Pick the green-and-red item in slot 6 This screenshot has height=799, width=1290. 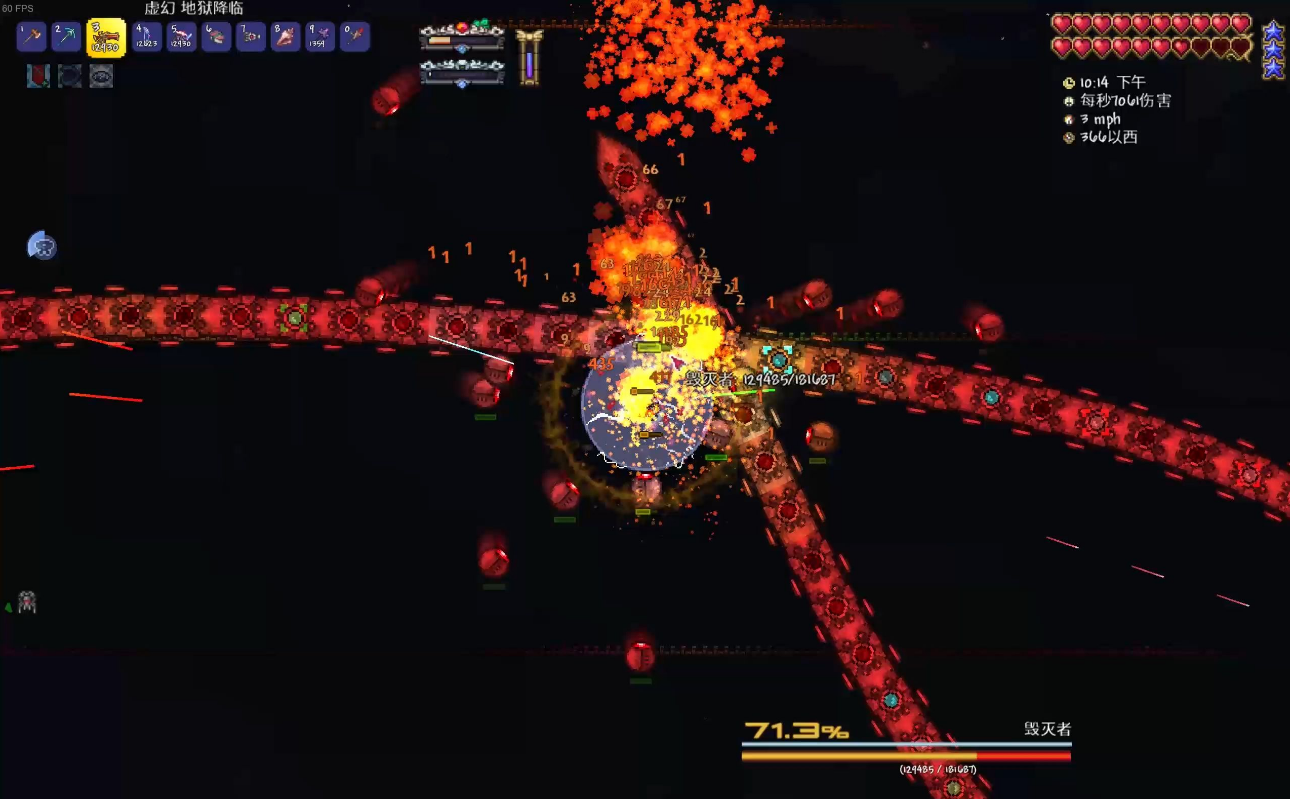coord(216,37)
